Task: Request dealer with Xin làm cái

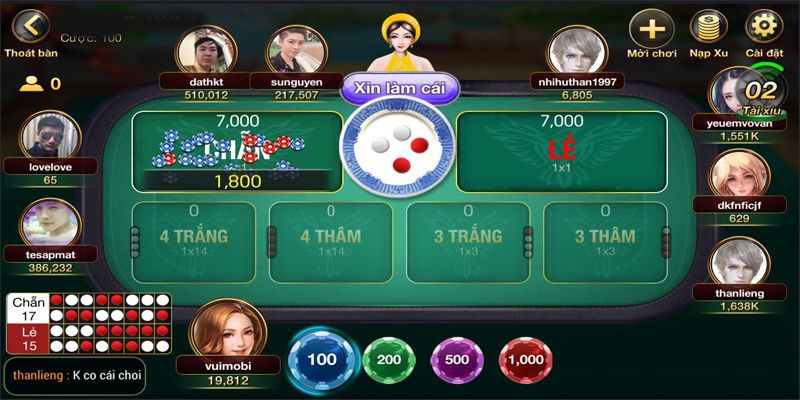Action: 399,88
